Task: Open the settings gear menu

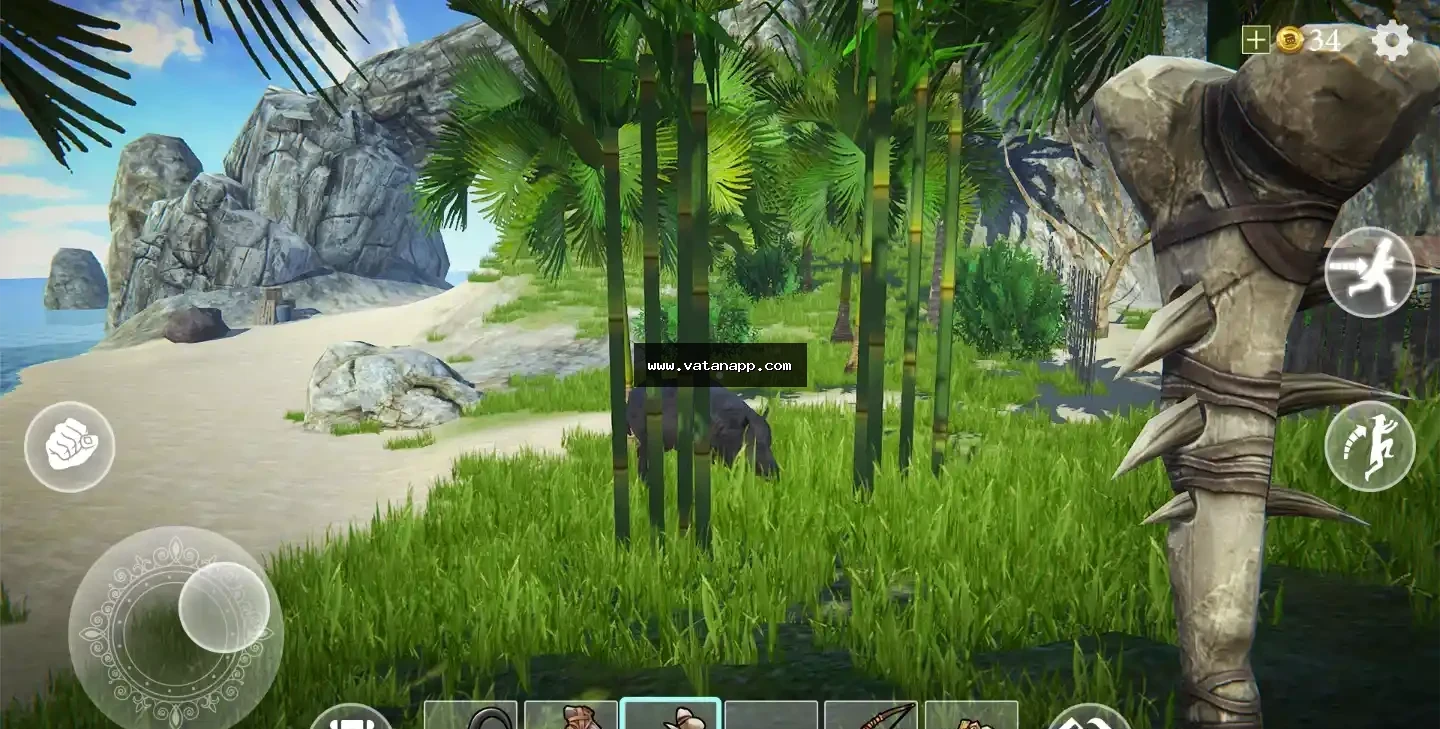Action: click(x=1391, y=41)
